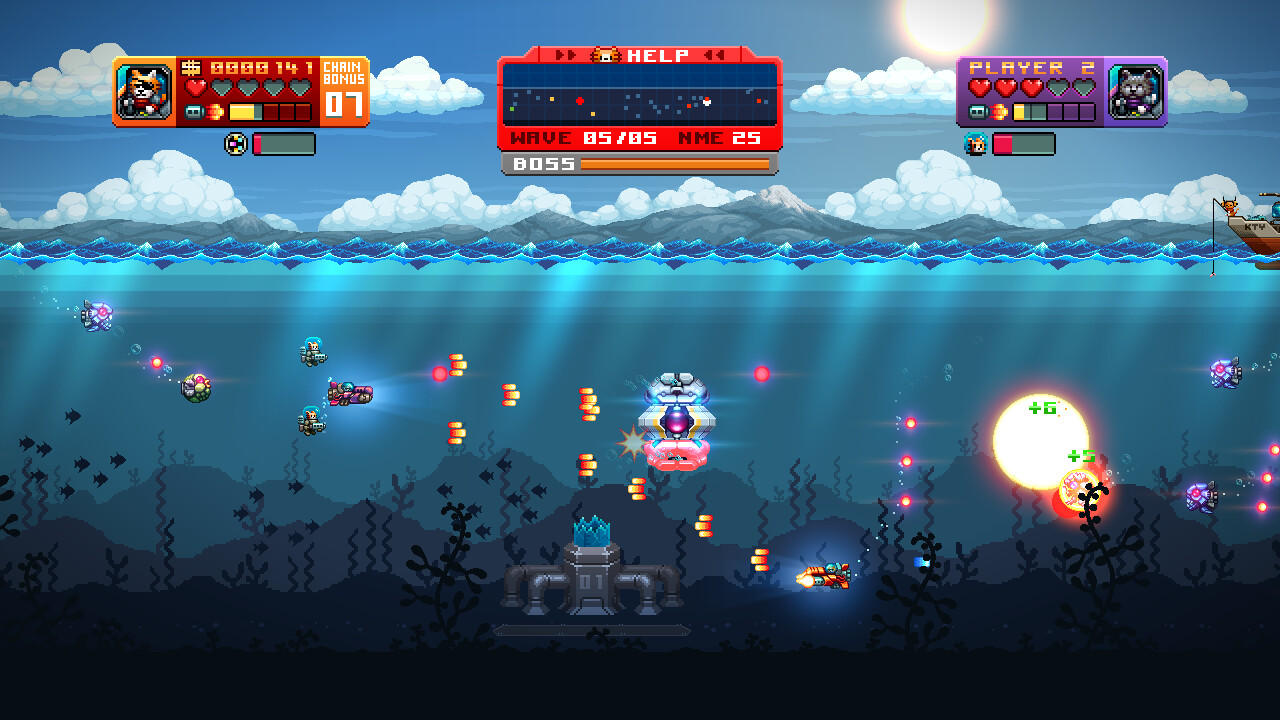Click the BOSS label
The image size is (1280, 720).
pos(544,164)
